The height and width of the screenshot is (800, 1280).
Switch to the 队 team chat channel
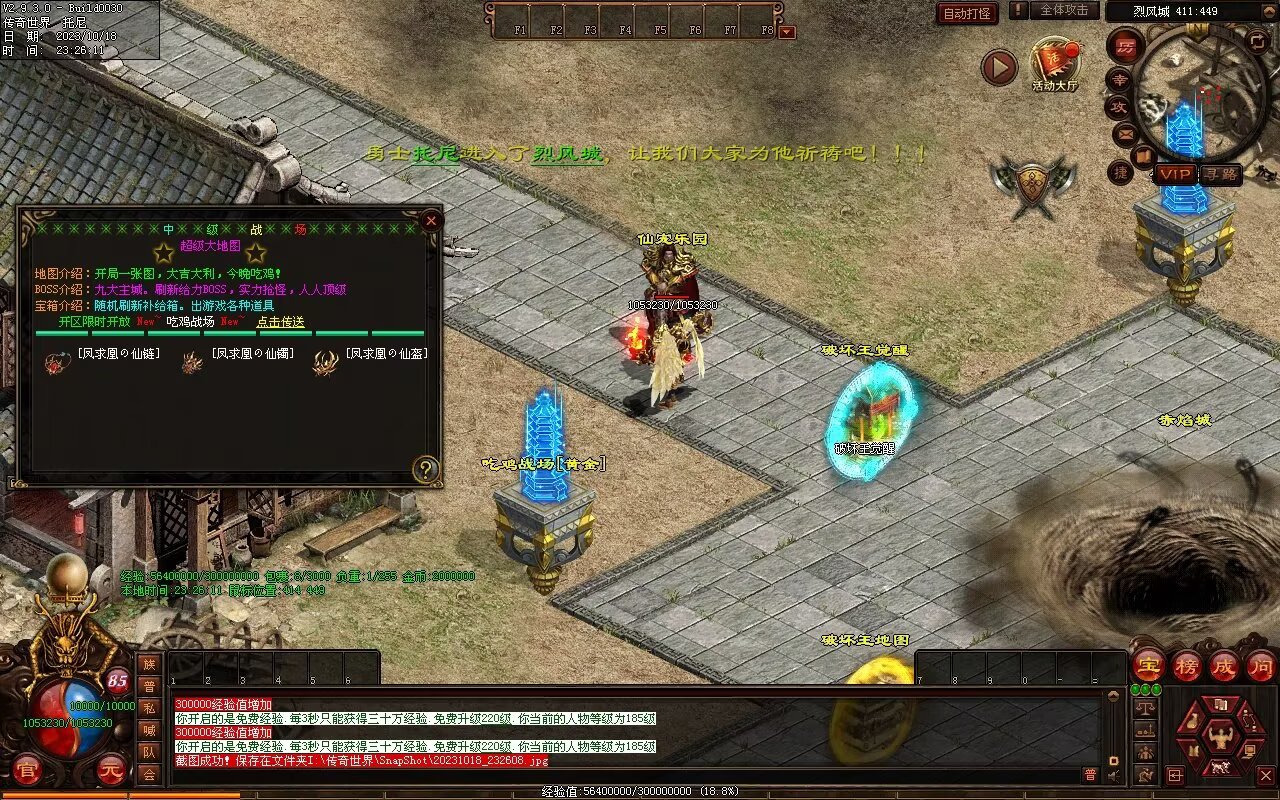[x=149, y=752]
